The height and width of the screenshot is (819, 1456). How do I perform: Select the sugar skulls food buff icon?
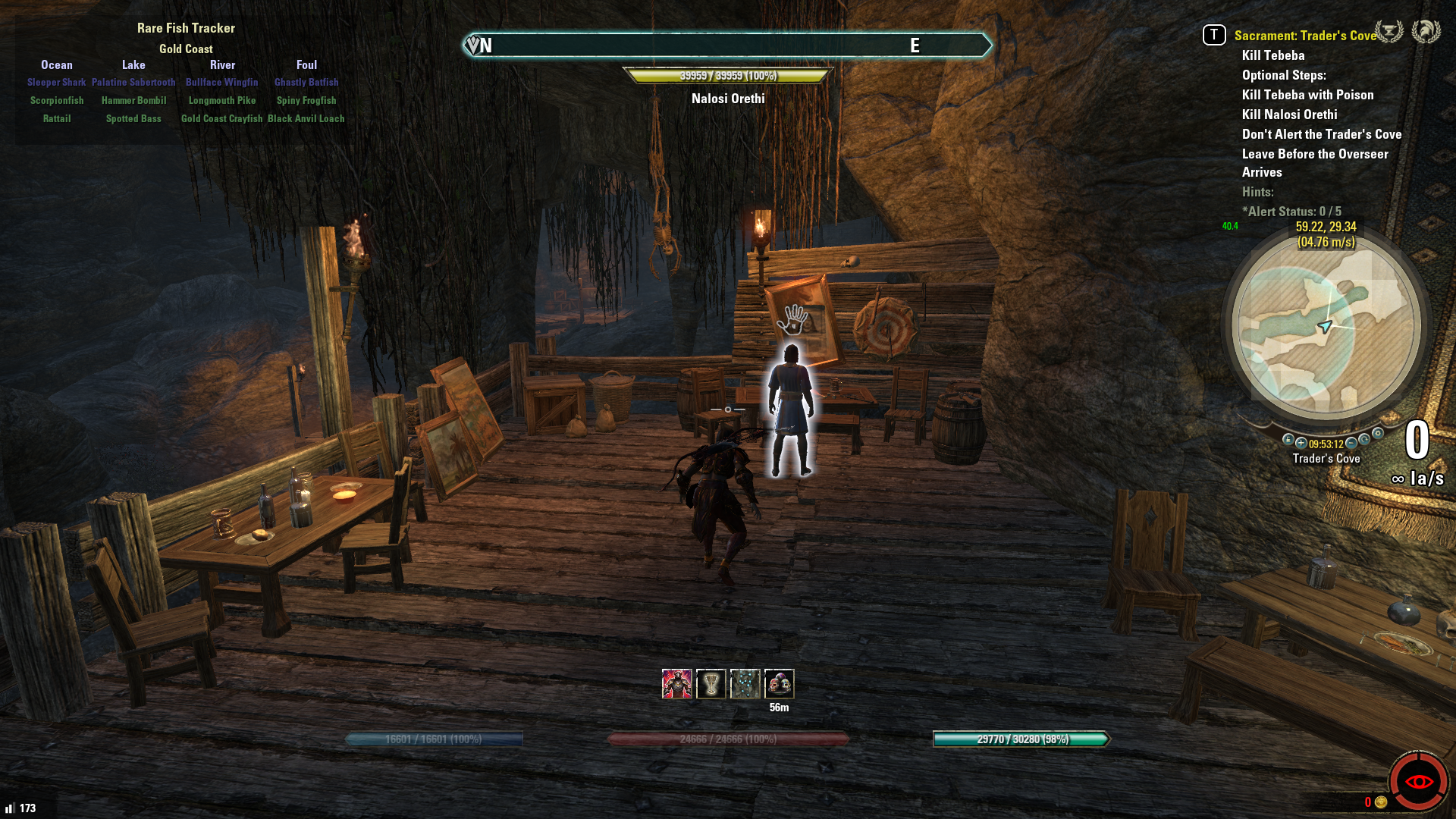coord(779,684)
